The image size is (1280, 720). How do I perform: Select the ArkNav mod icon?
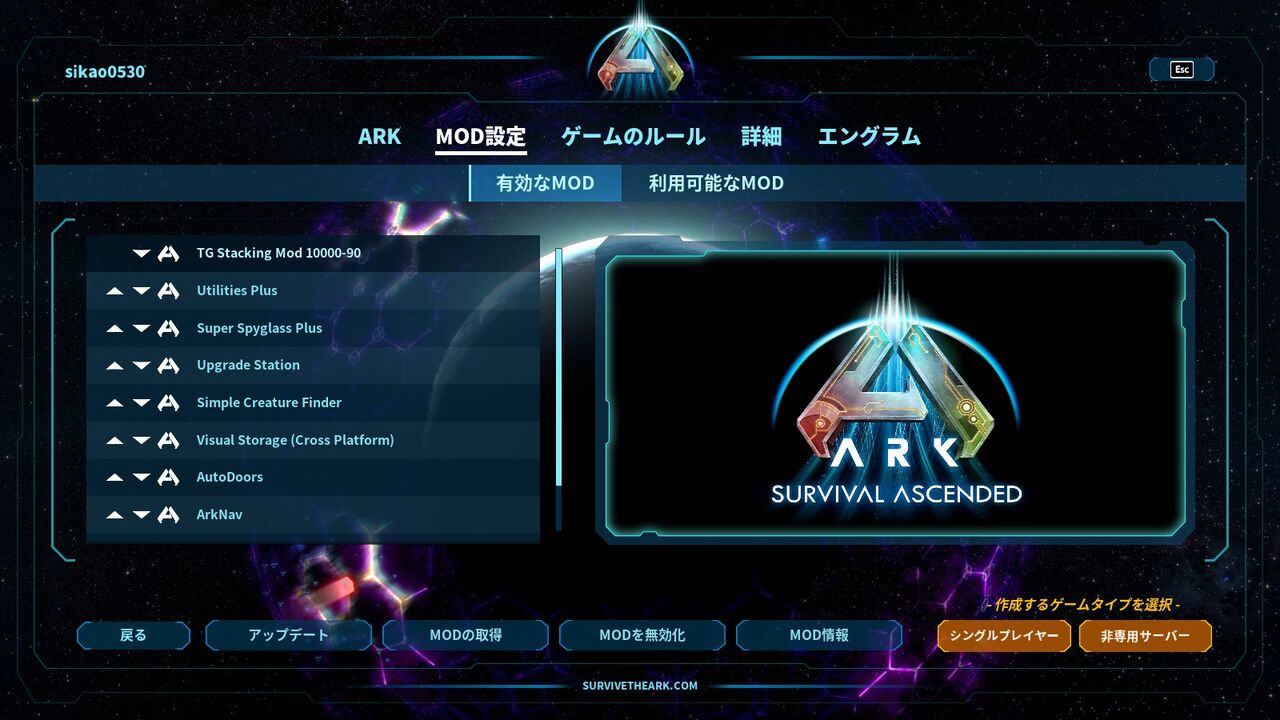(169, 514)
